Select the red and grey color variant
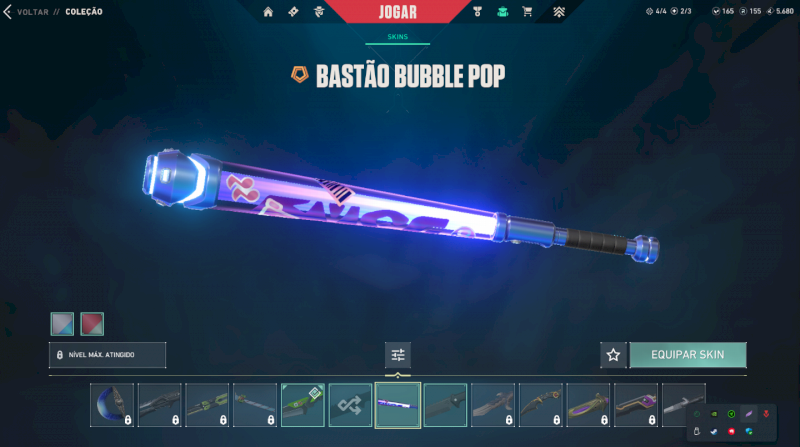 [x=92, y=323]
